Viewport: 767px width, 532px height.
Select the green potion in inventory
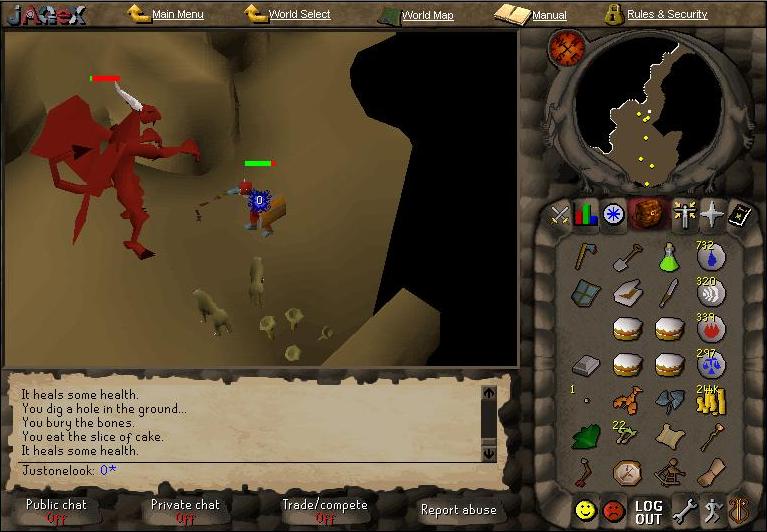[x=669, y=259]
